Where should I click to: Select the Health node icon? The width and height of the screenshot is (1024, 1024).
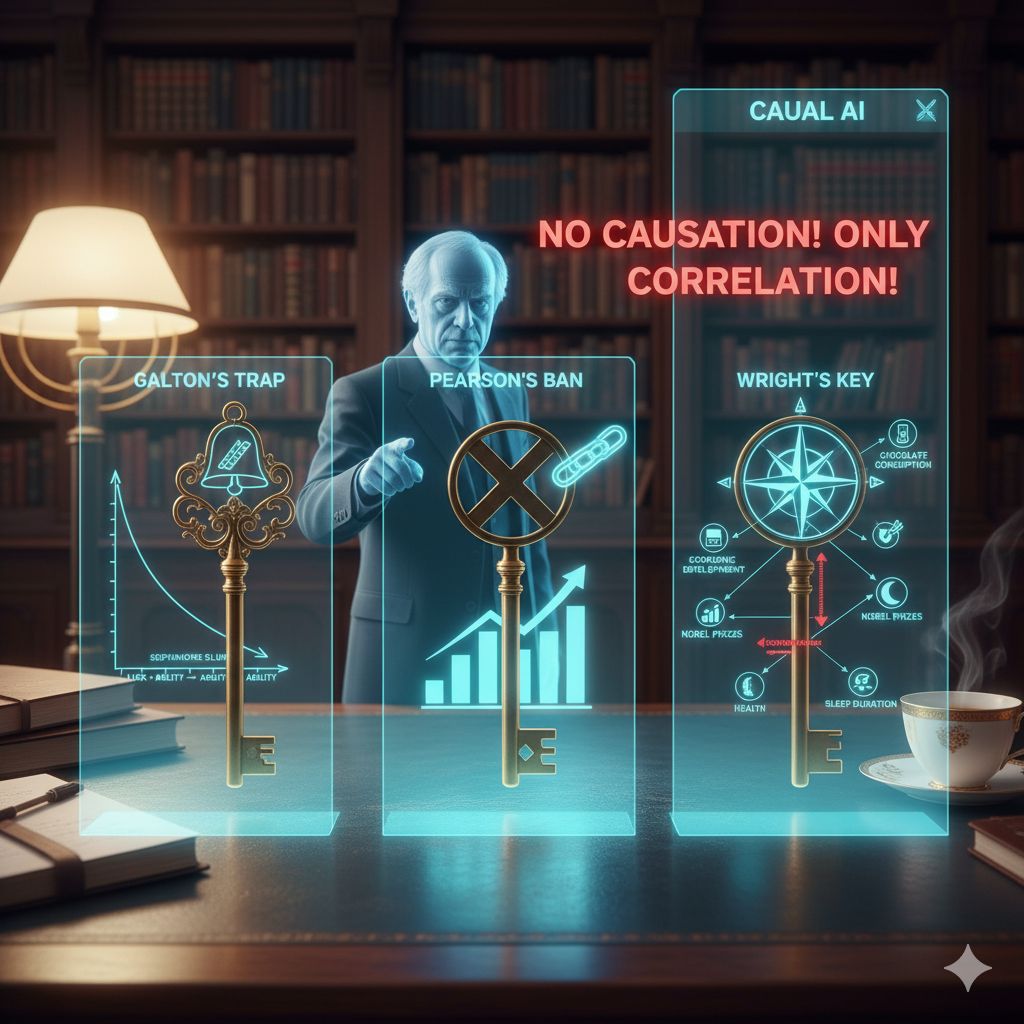[x=749, y=686]
